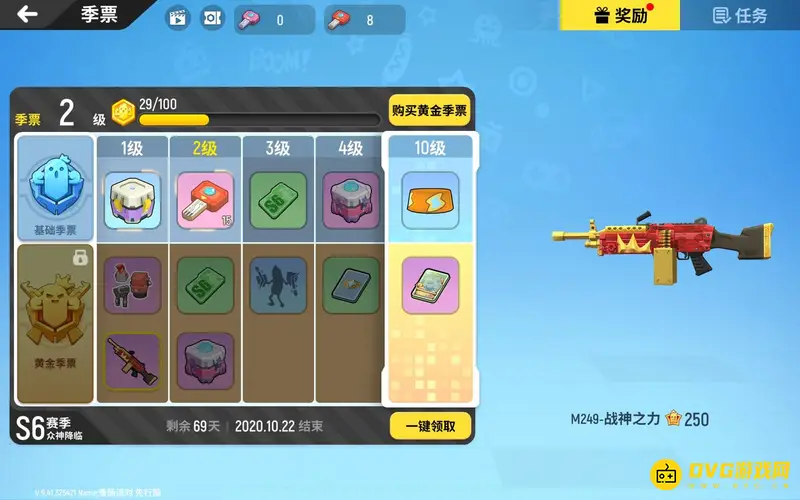Preview the level 10 gold-tier card reward

tap(430, 285)
